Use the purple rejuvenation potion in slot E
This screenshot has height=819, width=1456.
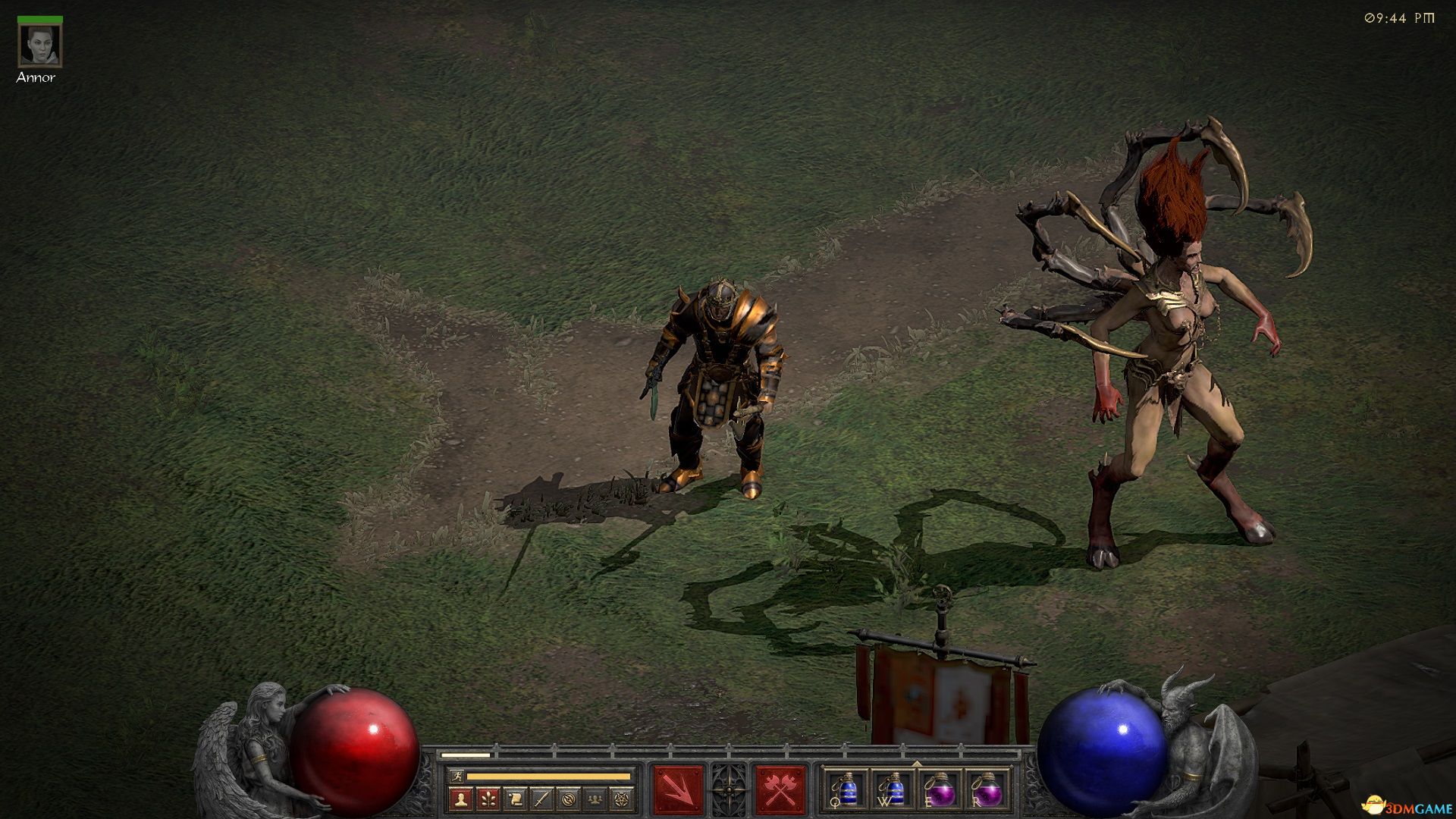940,790
